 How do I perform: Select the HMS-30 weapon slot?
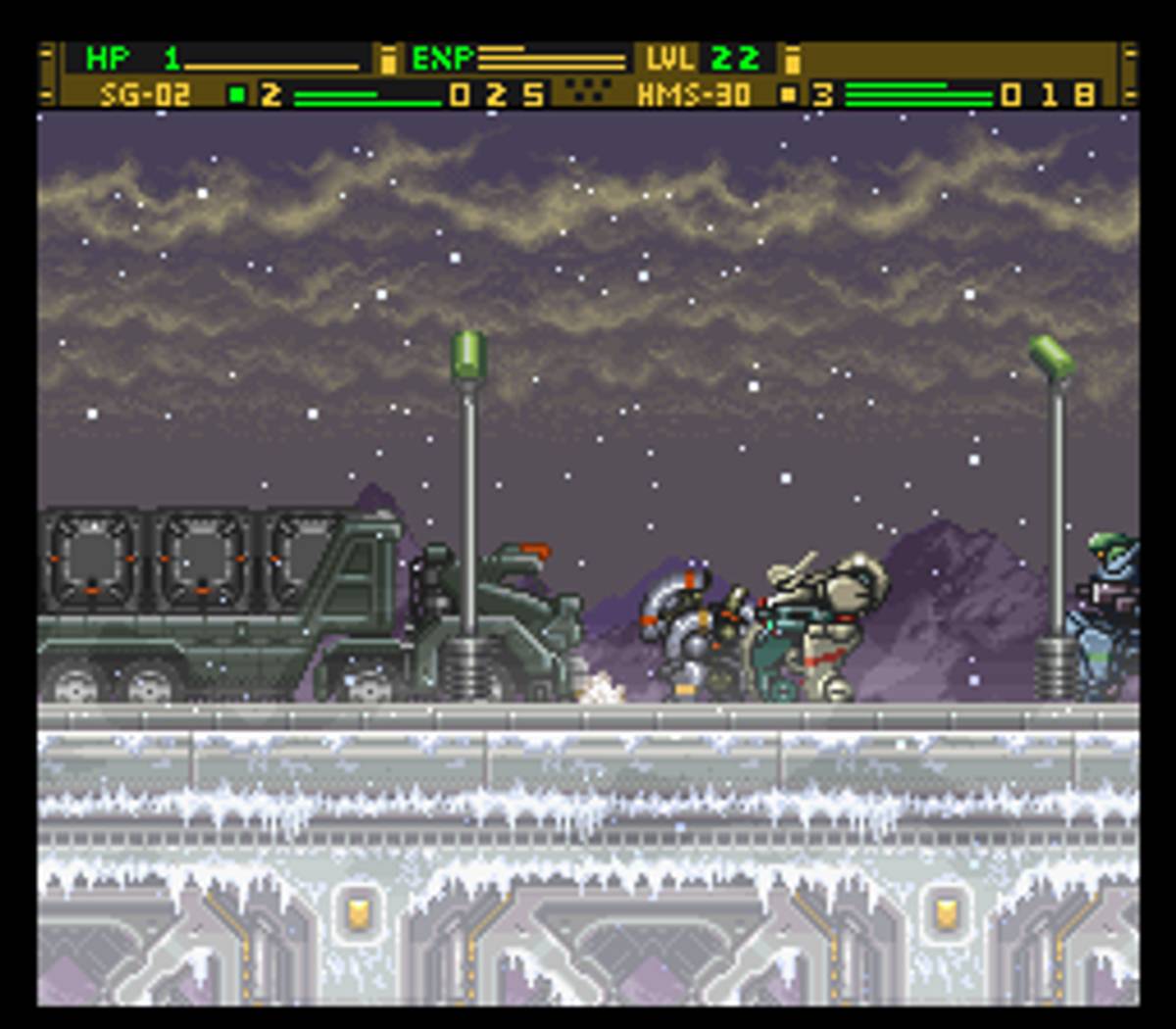tap(694, 95)
